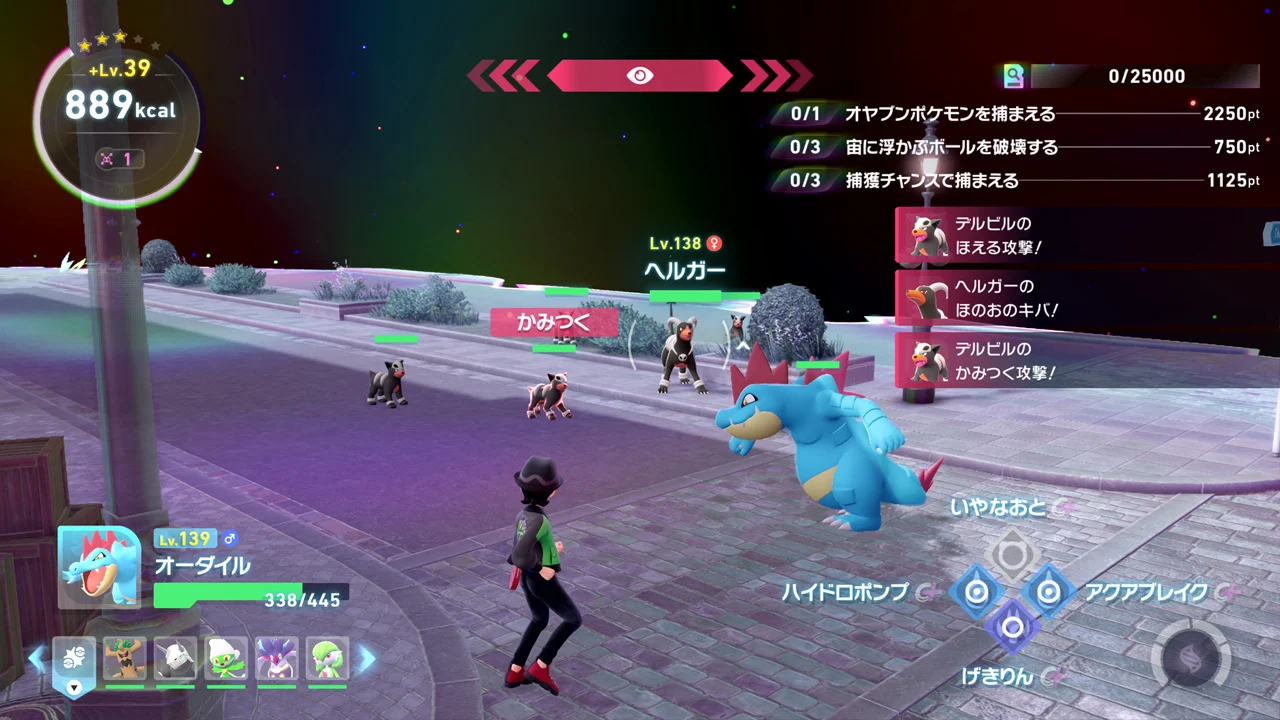Image resolution: width=1280 pixels, height=720 pixels.
Task: Select the Hydro Pump (ハイドロポンプ) move icon
Action: click(x=977, y=592)
